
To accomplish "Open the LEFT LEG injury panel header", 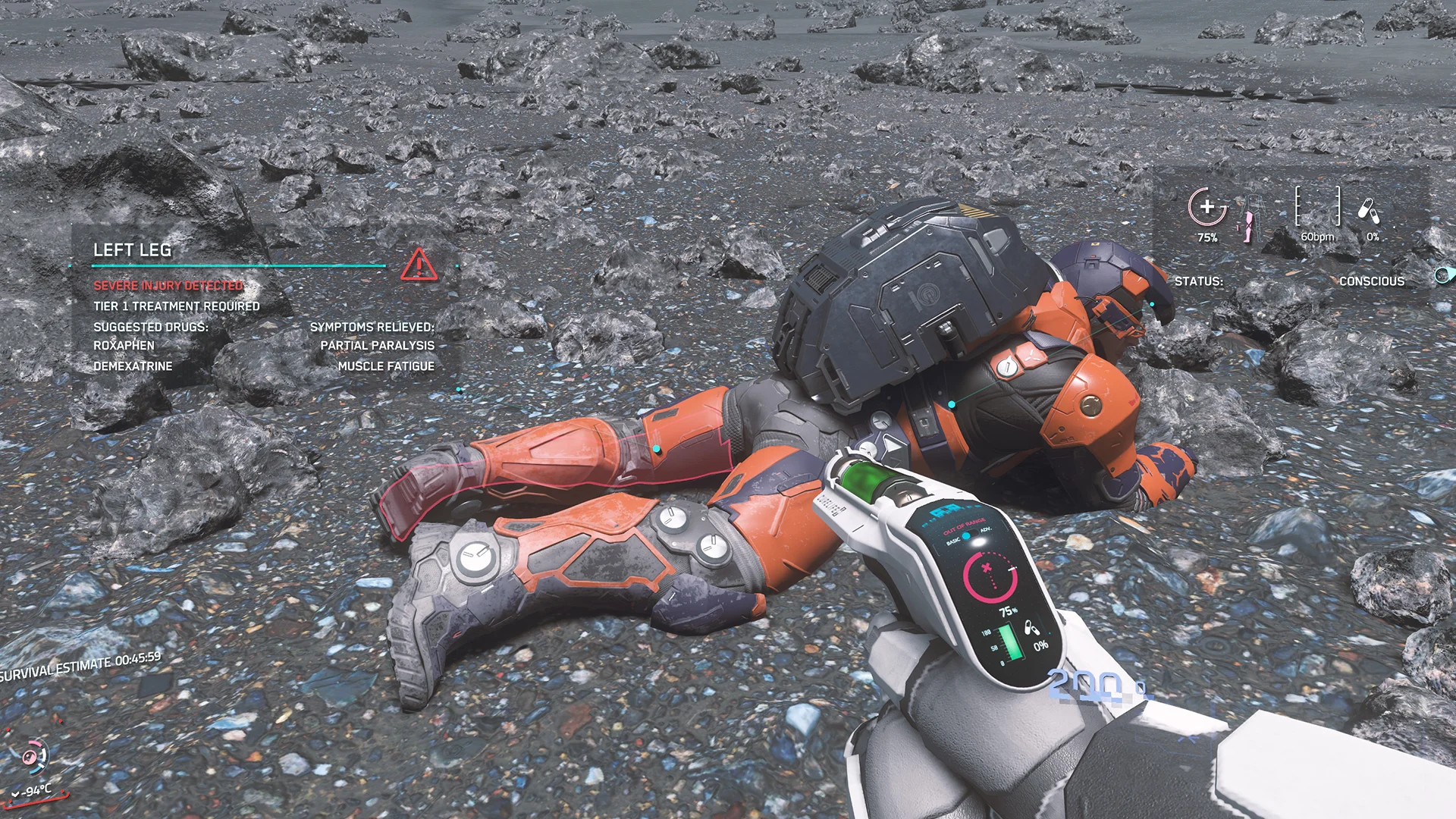I will 133,250.
